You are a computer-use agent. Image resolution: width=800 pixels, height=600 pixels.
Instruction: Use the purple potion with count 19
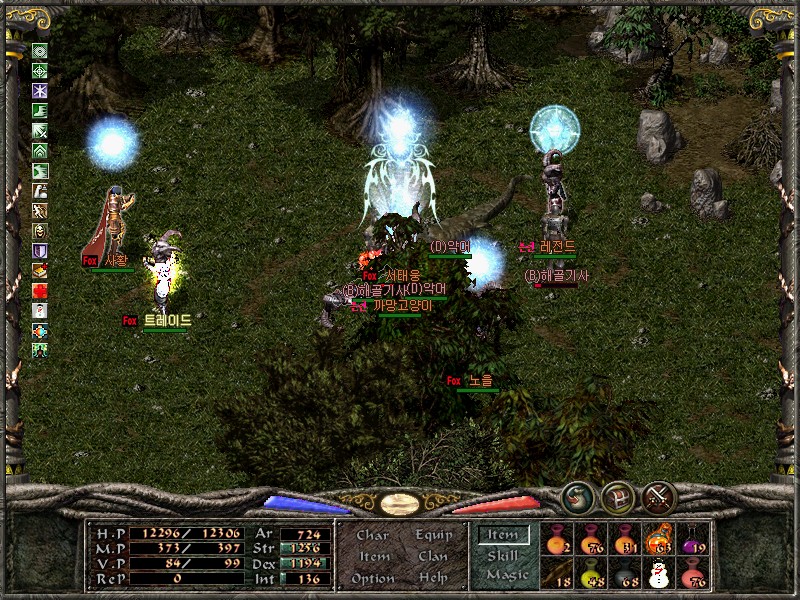coord(694,539)
